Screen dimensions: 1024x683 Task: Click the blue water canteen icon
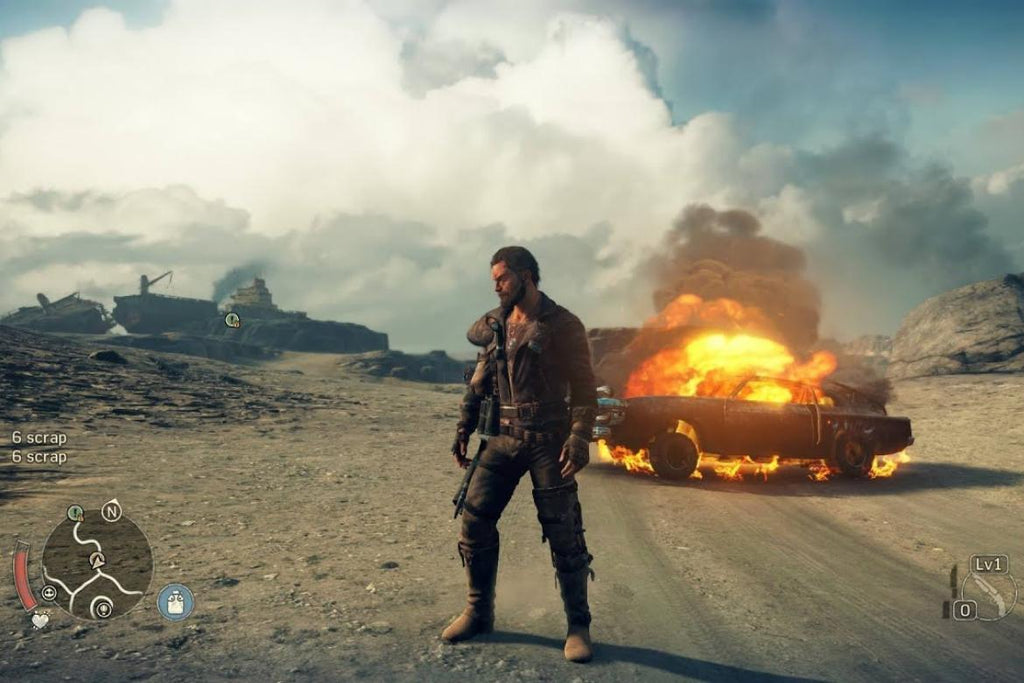[x=175, y=601]
